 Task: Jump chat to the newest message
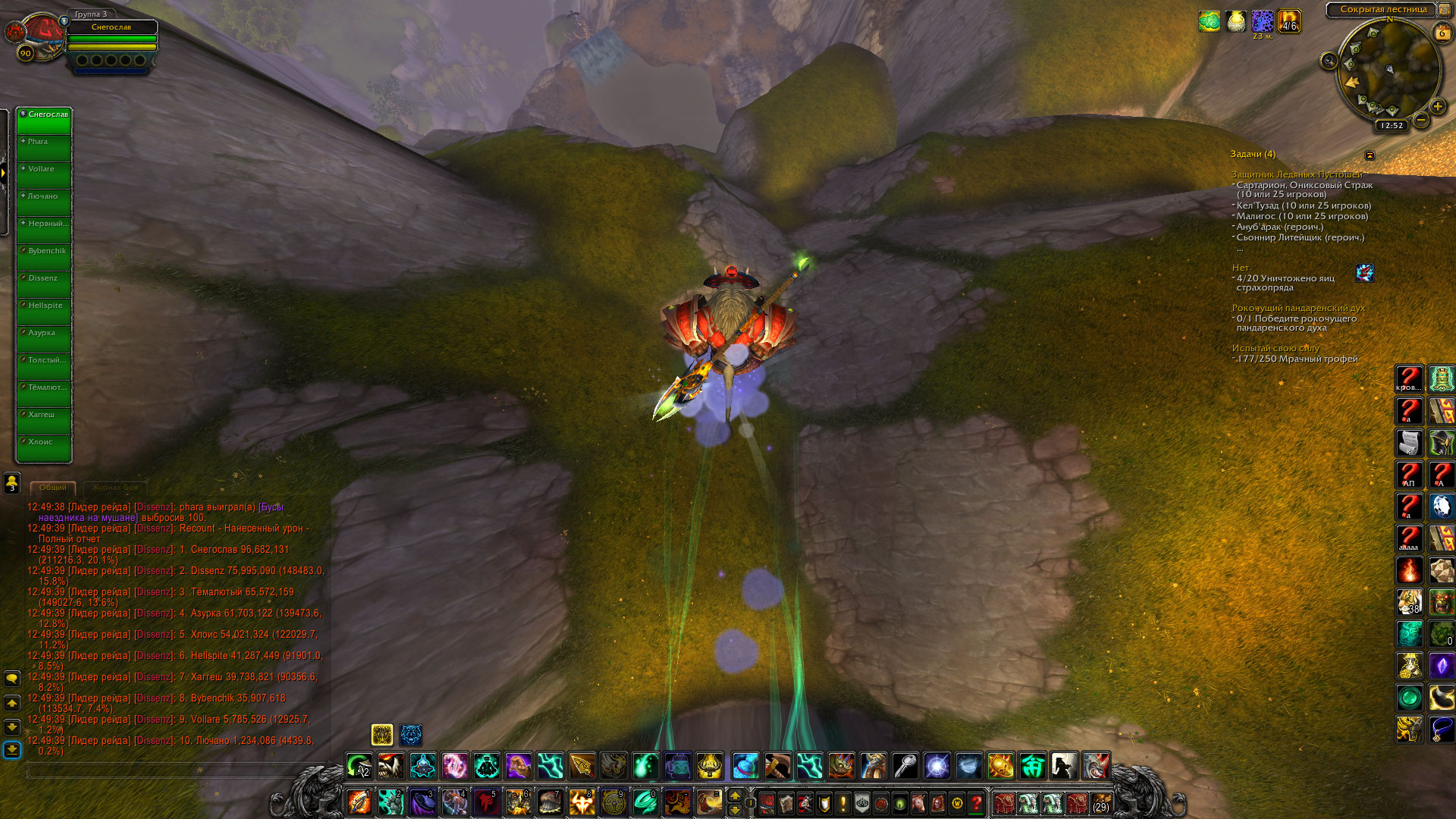pos(12,750)
